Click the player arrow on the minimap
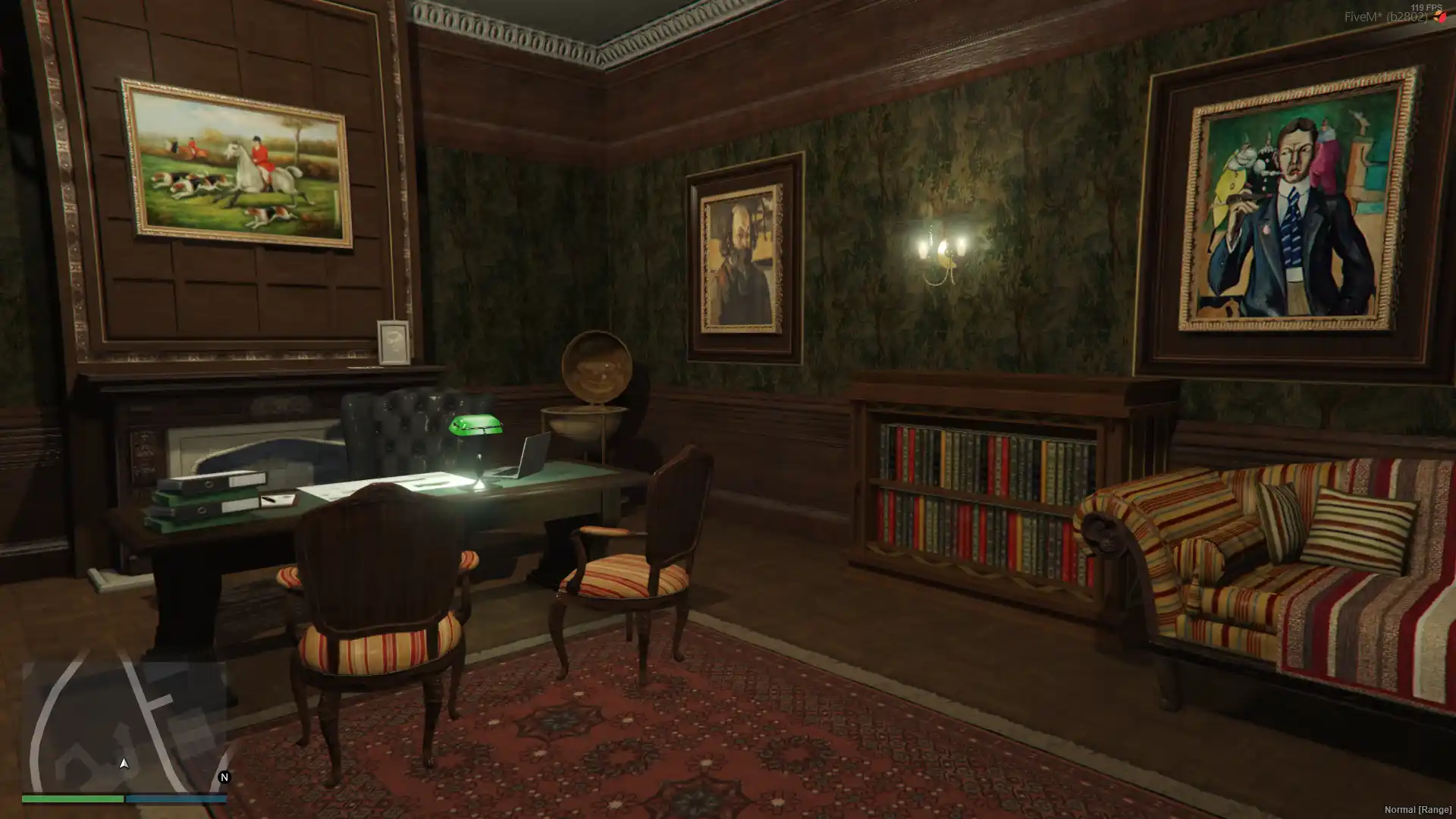The height and width of the screenshot is (819, 1456). (124, 763)
